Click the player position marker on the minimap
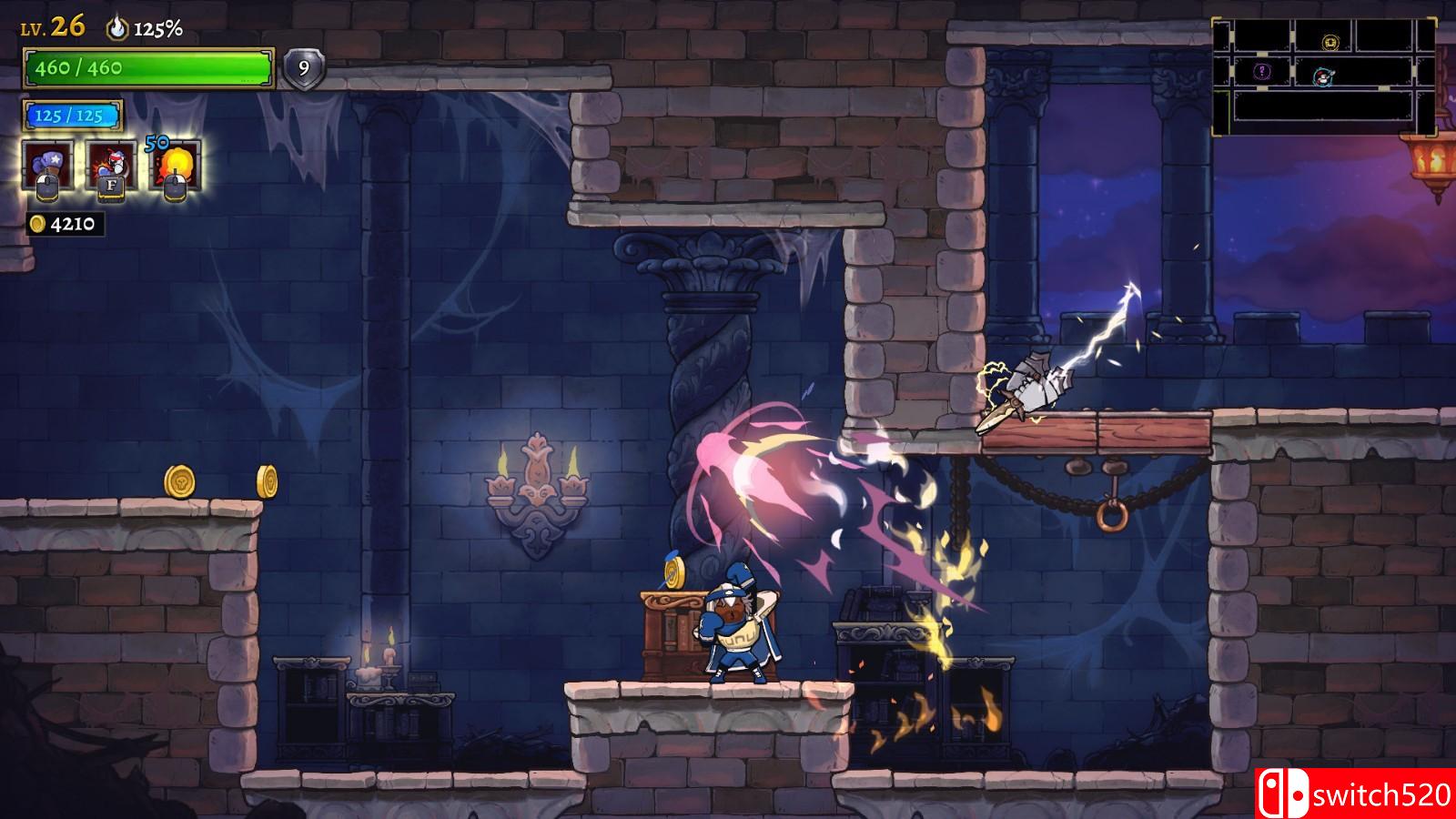This screenshot has width=1456, height=819. tap(1322, 76)
